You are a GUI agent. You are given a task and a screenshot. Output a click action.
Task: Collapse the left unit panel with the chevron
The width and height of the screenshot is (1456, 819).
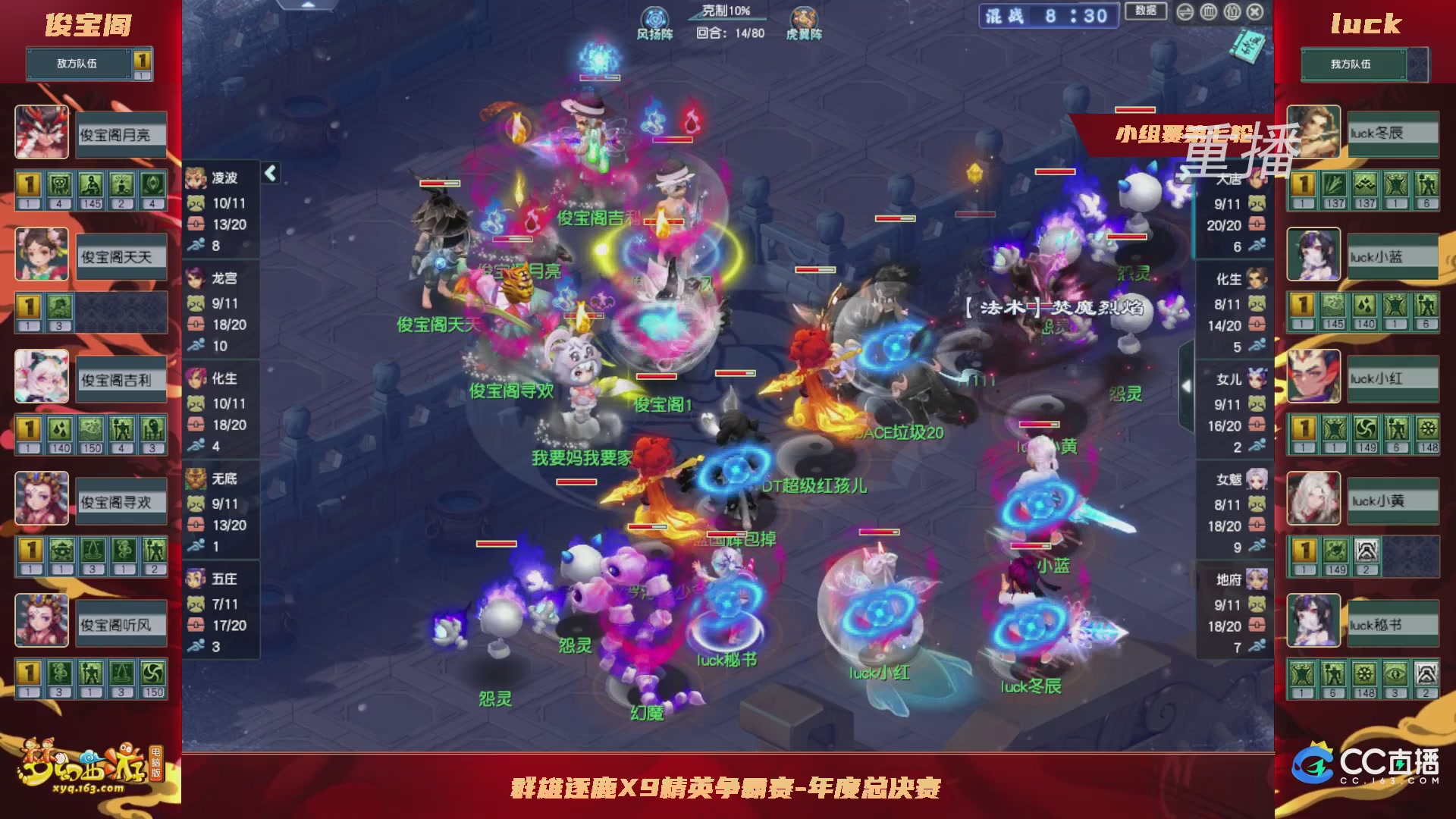(270, 173)
